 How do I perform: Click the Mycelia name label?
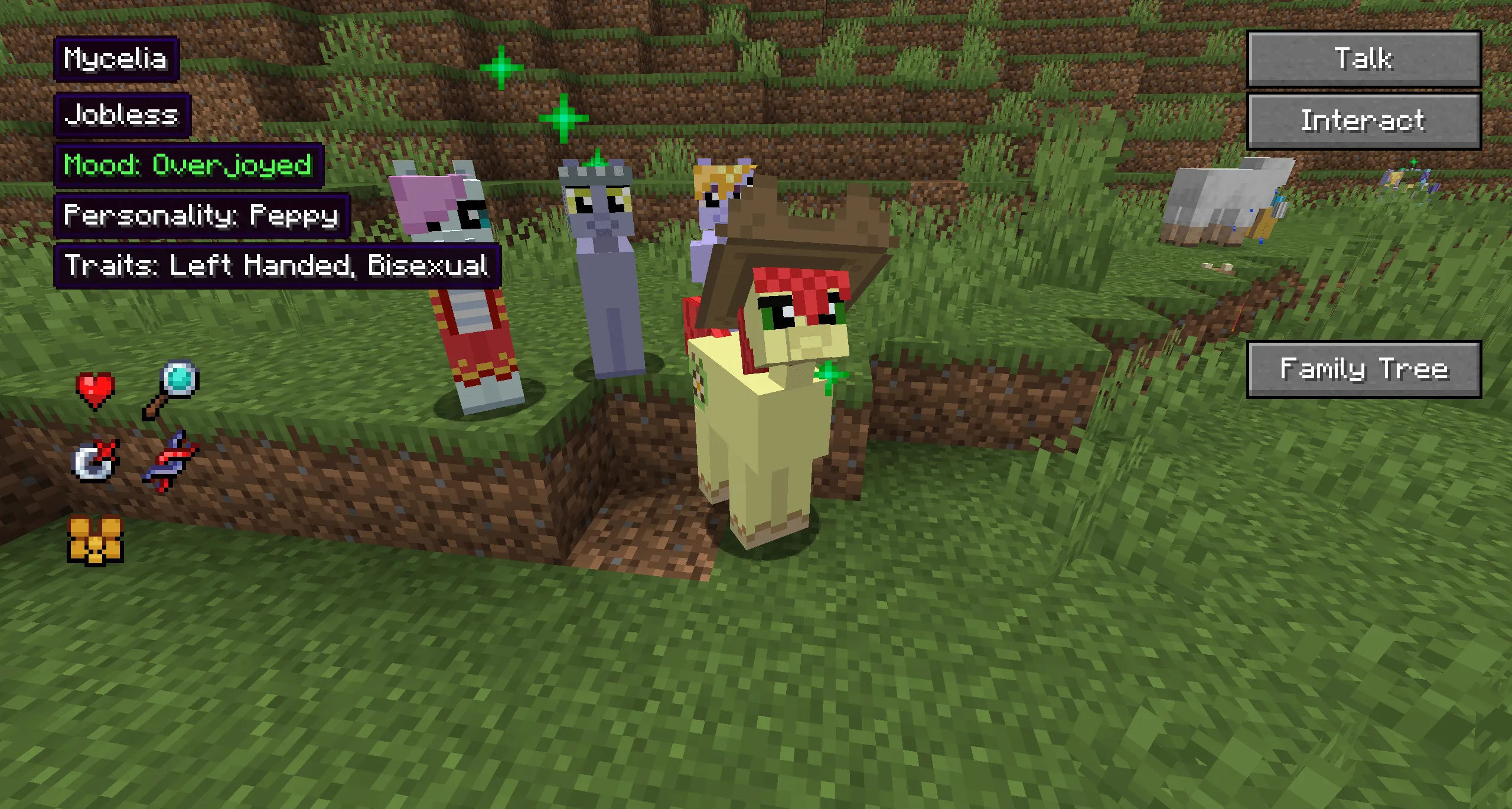point(116,58)
